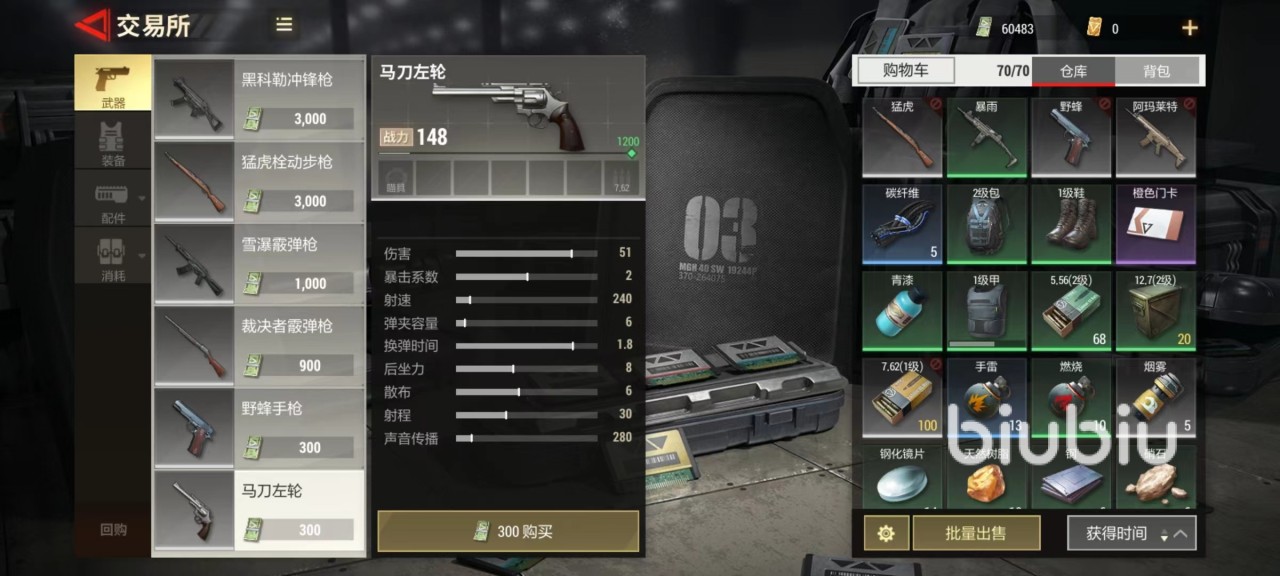
Task: Go back using the red arrow
Action: [93, 25]
